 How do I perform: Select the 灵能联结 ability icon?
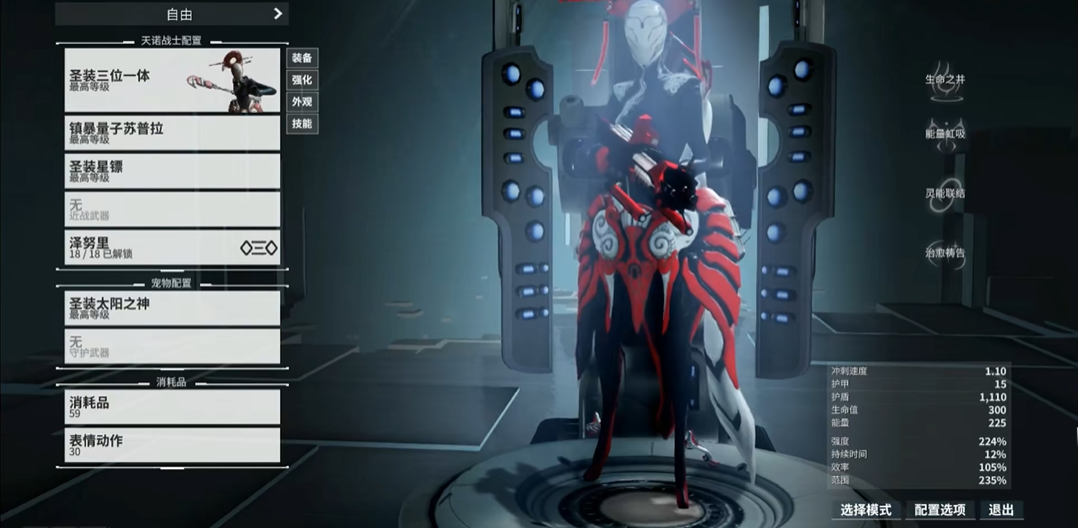coord(945,193)
